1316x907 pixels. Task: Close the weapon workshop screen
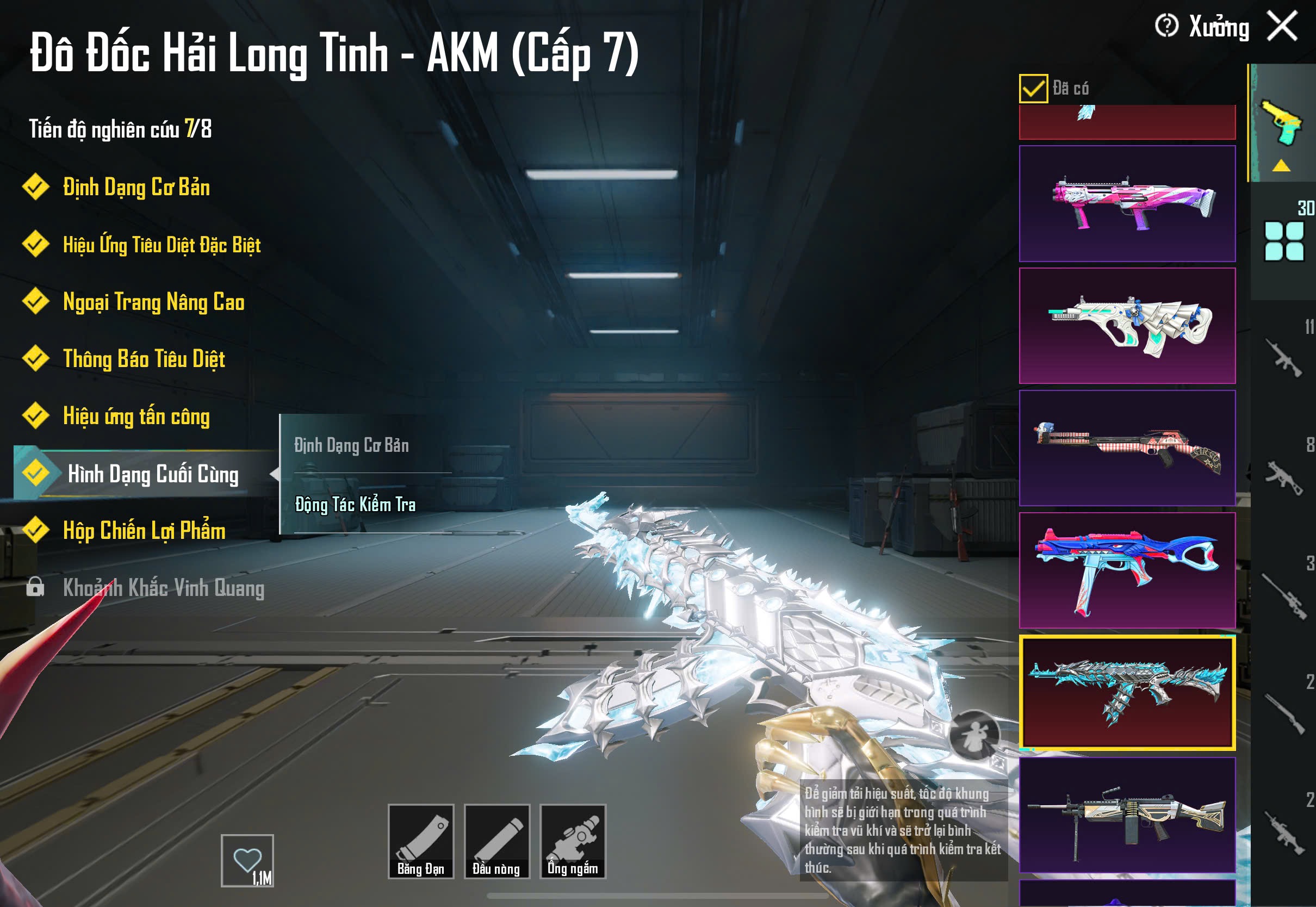coord(1282,26)
